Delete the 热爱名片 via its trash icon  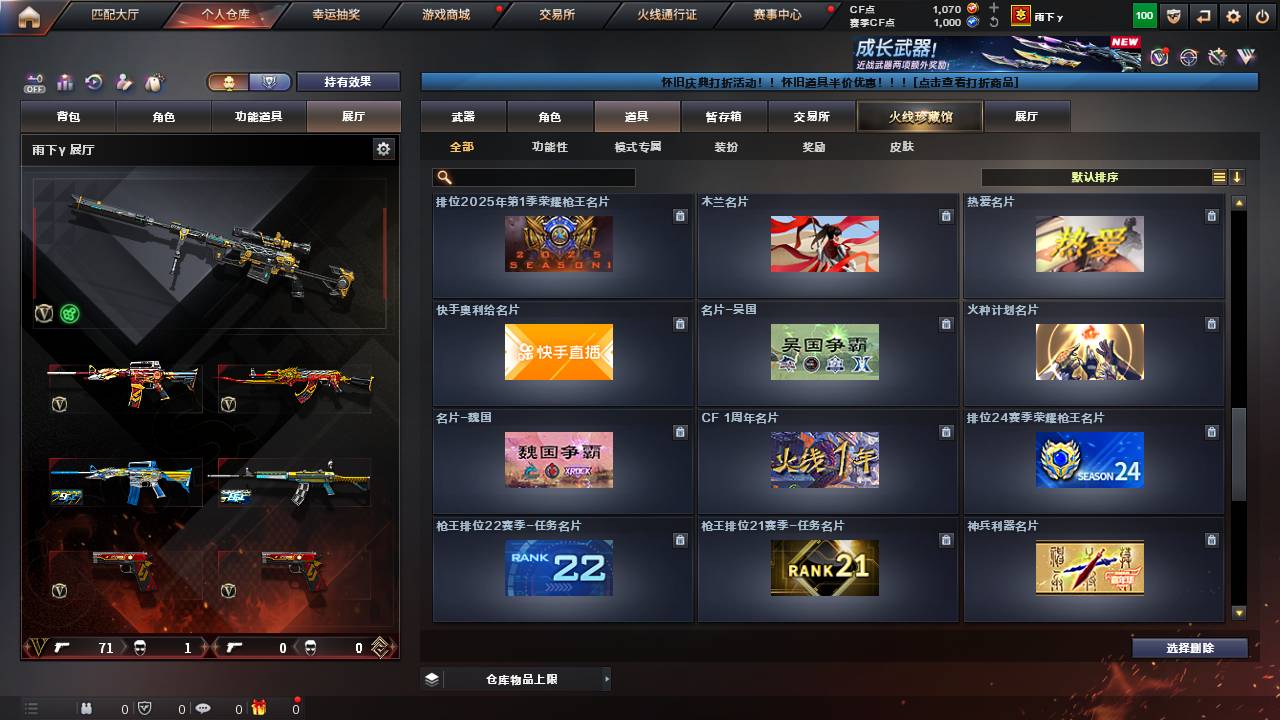1212,215
